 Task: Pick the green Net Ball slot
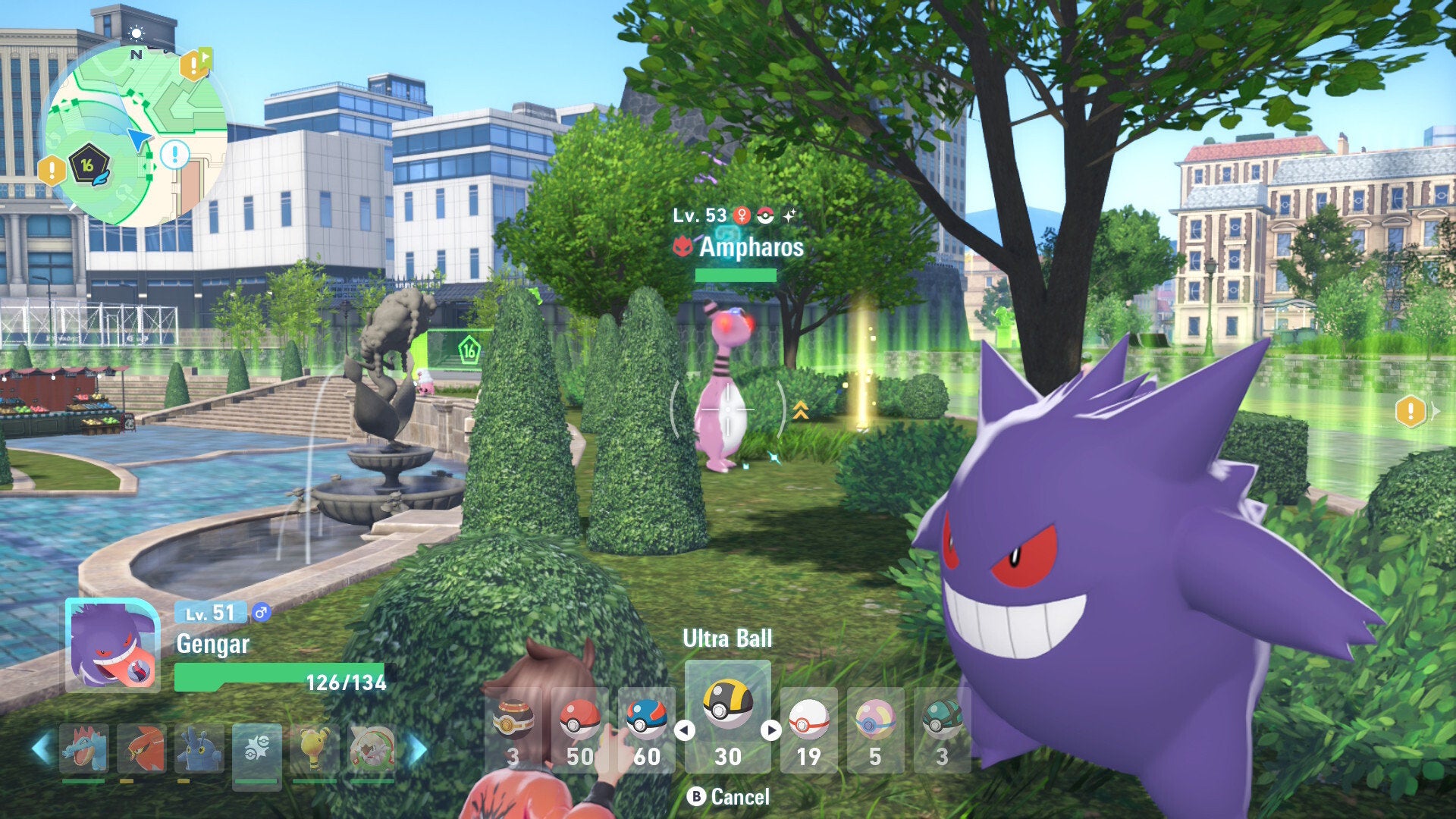pos(942,728)
